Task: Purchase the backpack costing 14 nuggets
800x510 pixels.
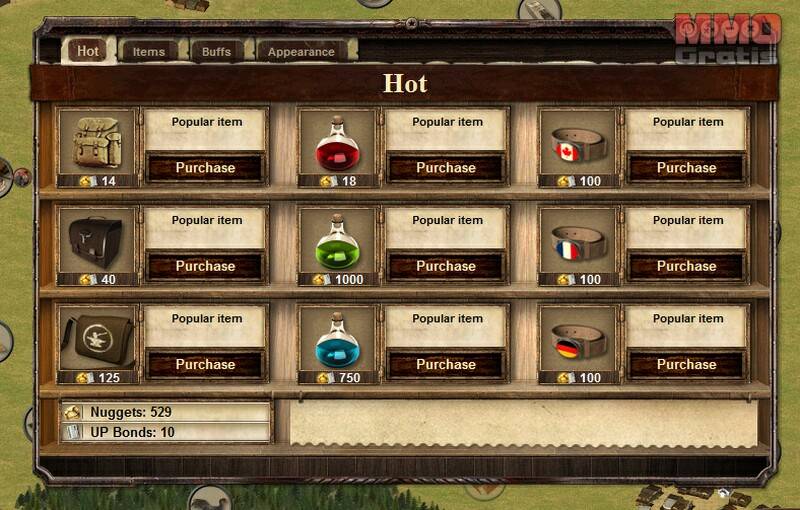Action: coord(205,168)
